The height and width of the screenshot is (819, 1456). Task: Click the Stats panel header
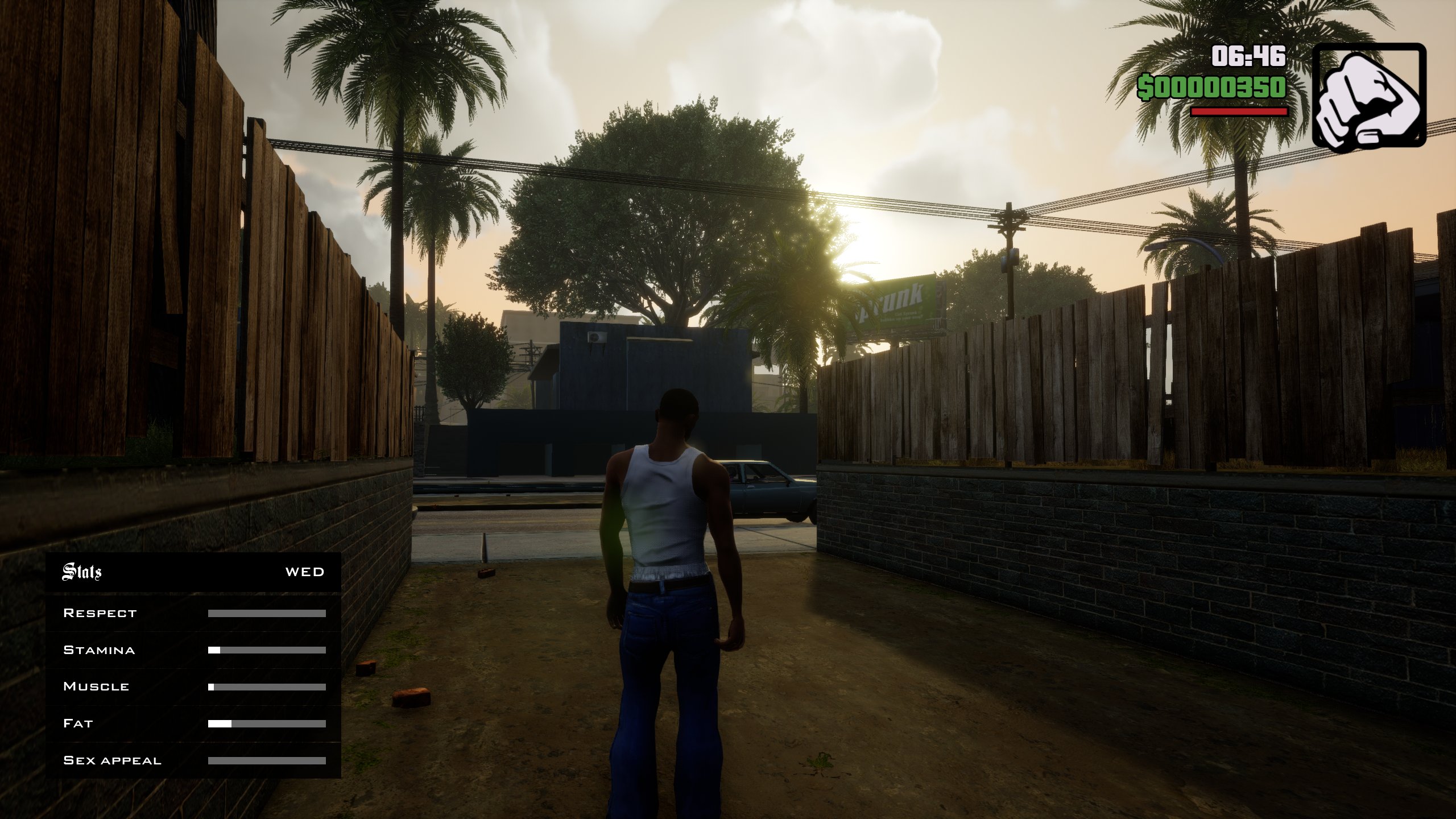click(x=82, y=572)
